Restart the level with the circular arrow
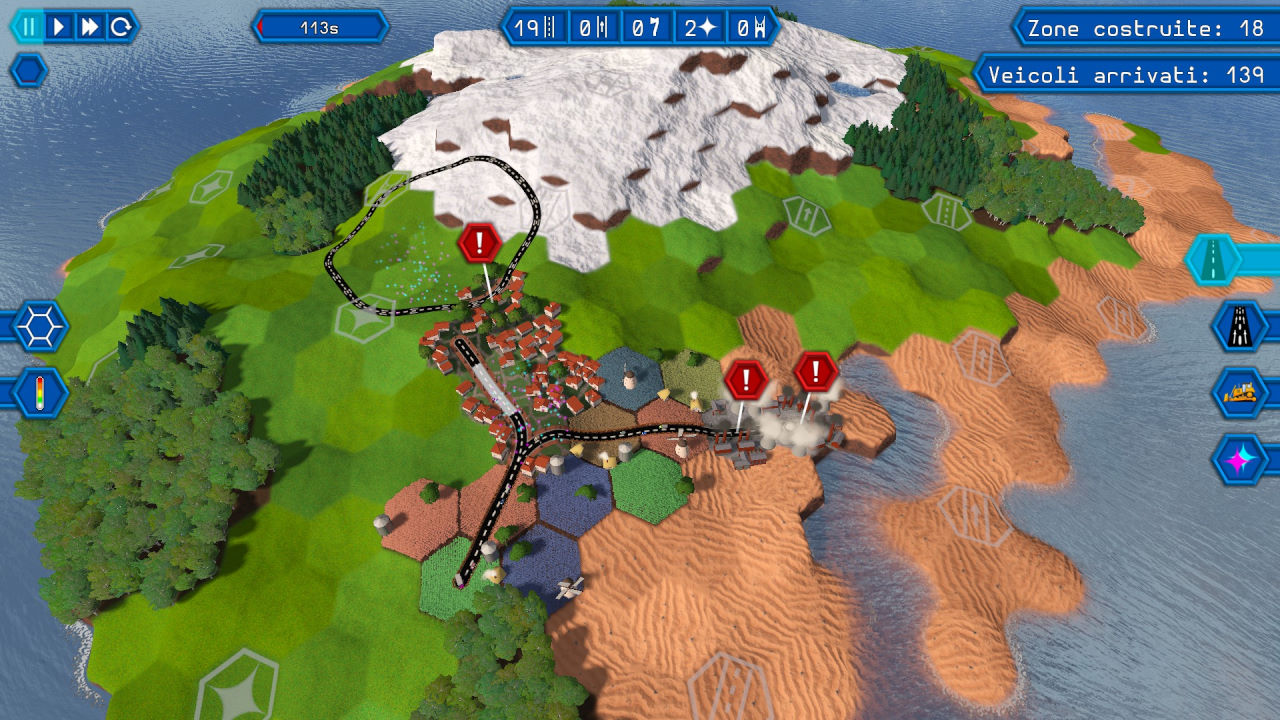The image size is (1280, 720). [x=120, y=27]
